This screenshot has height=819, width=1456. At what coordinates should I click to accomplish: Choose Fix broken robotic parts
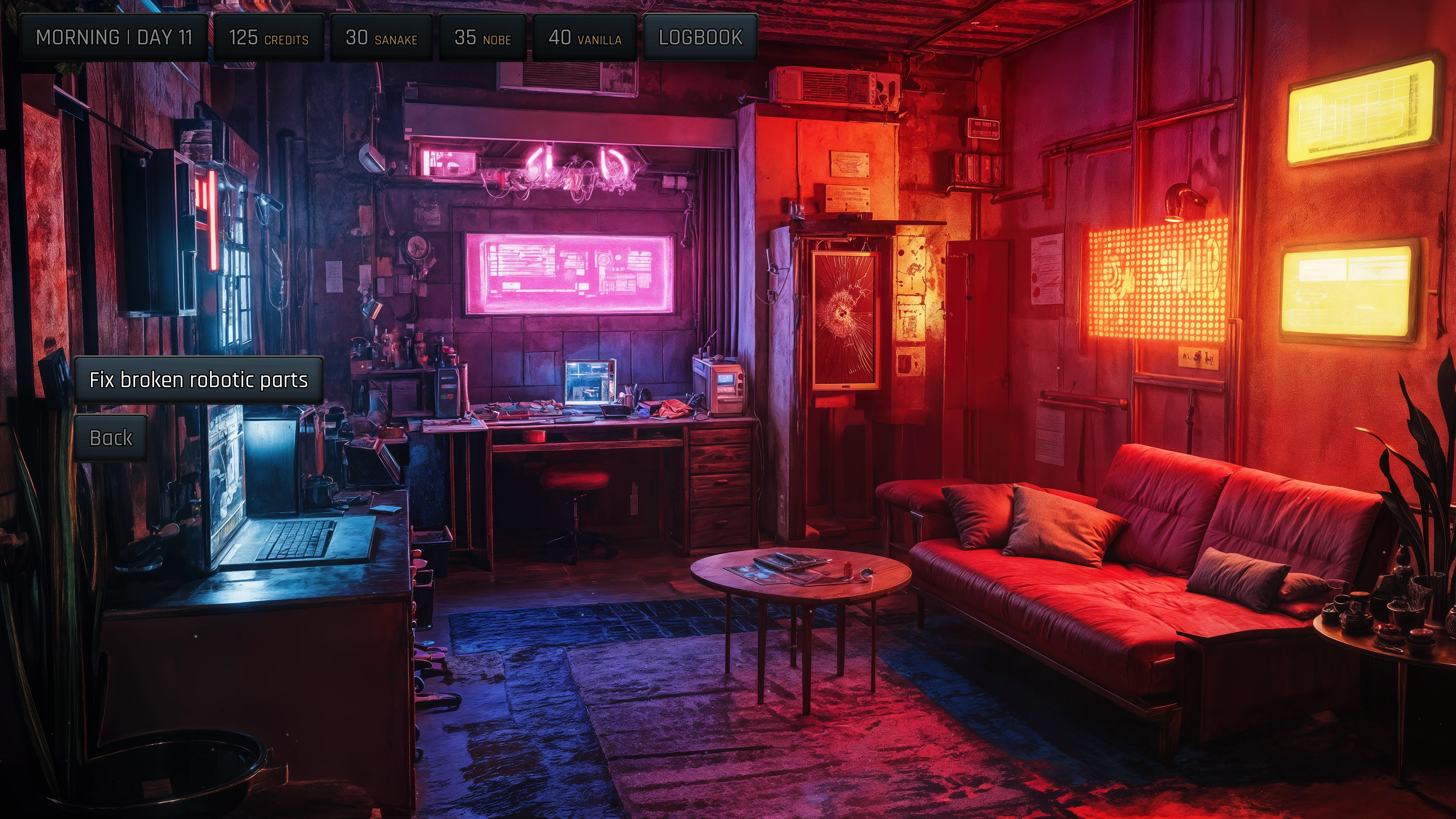tap(198, 380)
